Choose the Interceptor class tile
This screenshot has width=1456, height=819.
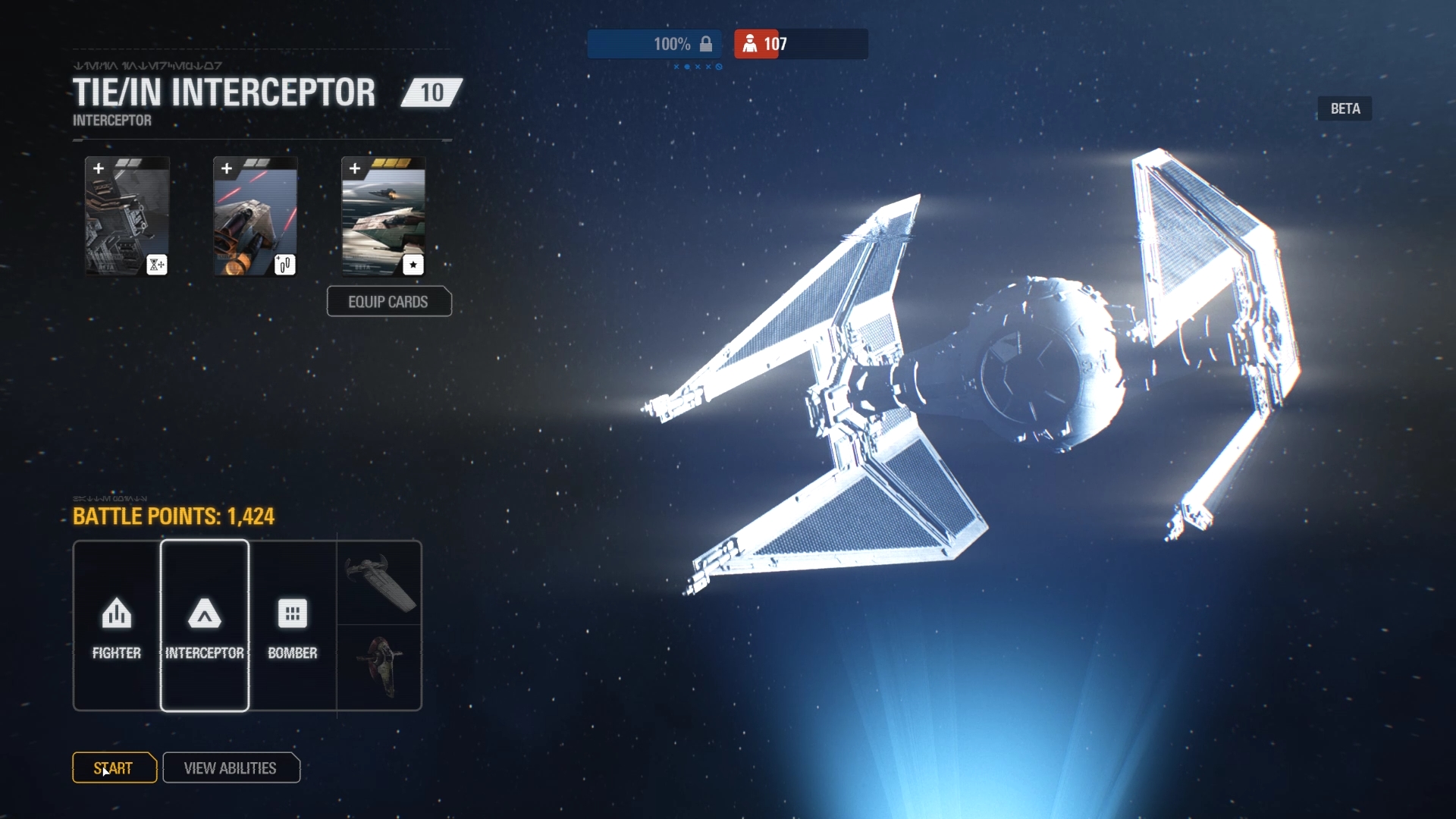coord(205,626)
